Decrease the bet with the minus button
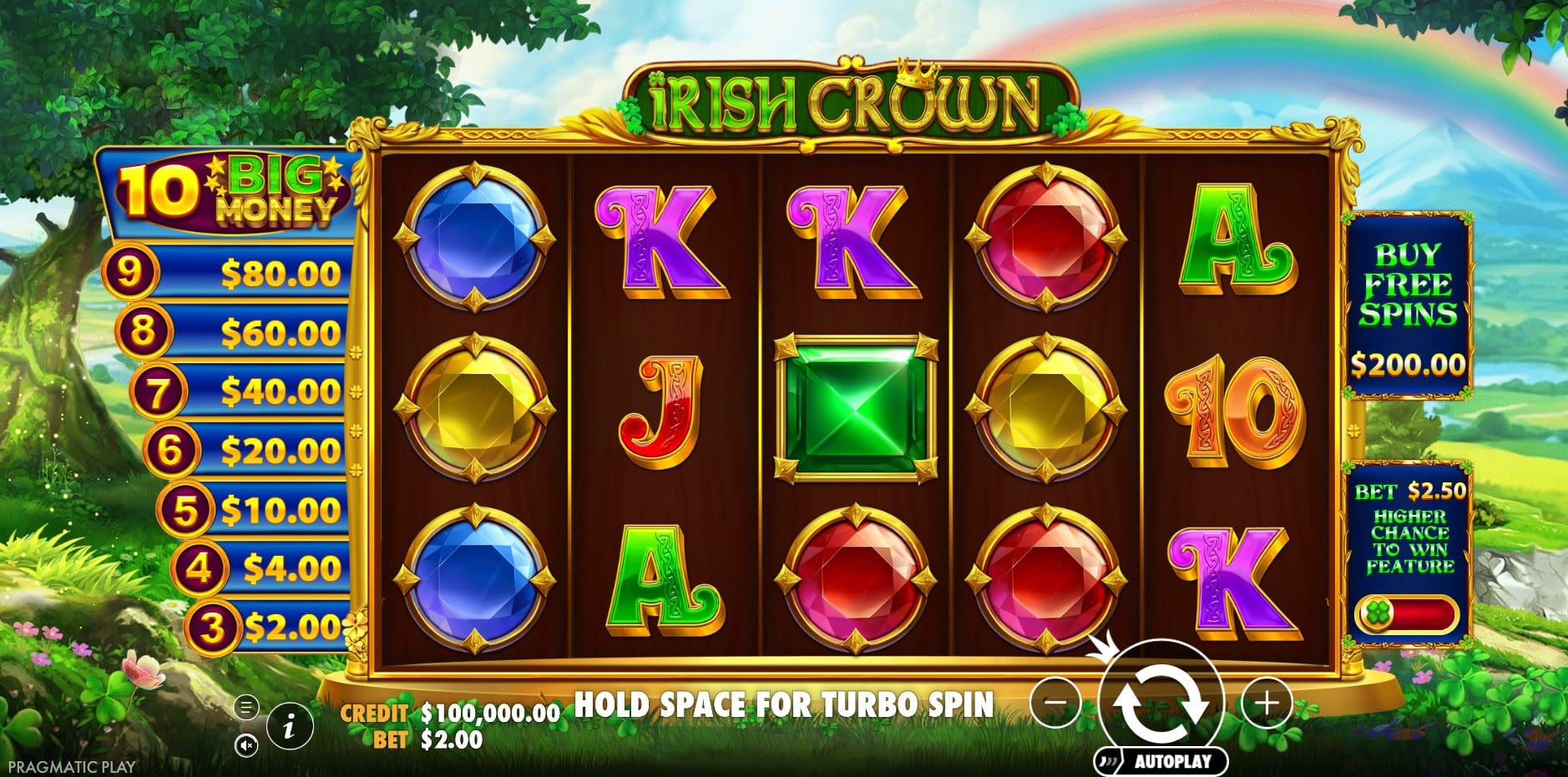 coord(1056,703)
